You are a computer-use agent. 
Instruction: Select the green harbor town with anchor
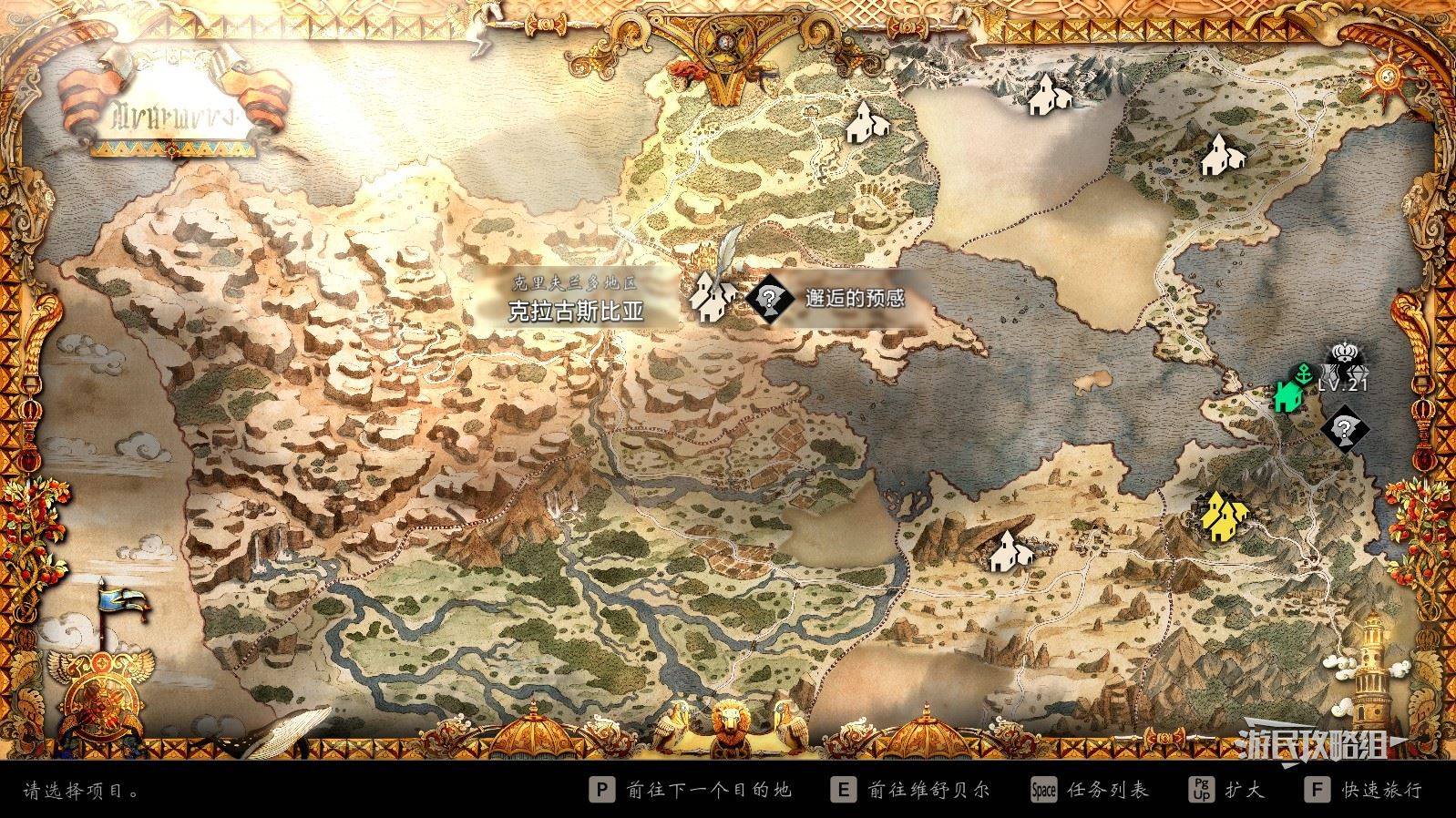pos(1288,393)
